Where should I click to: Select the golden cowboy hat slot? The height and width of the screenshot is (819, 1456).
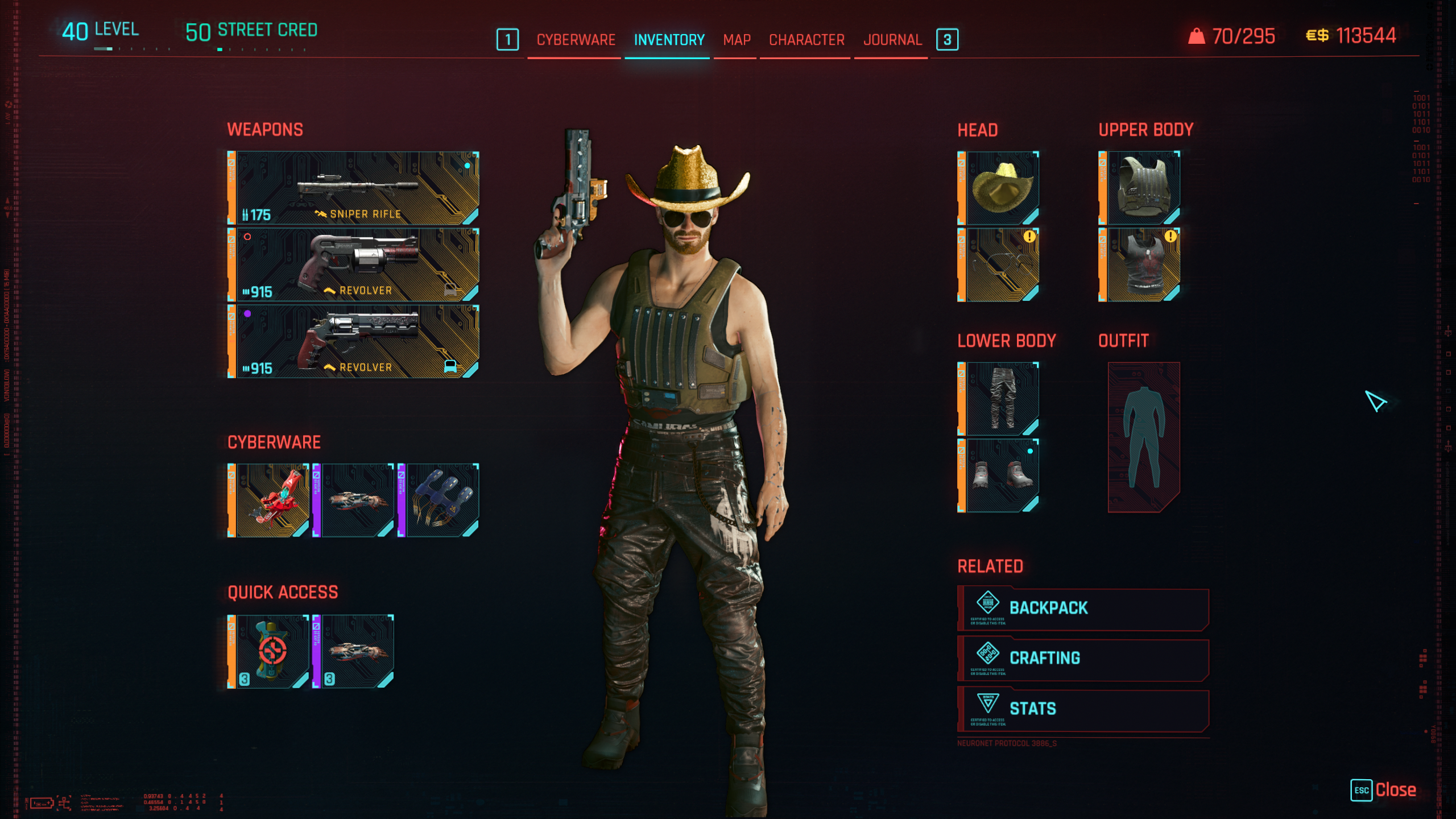tap(999, 188)
